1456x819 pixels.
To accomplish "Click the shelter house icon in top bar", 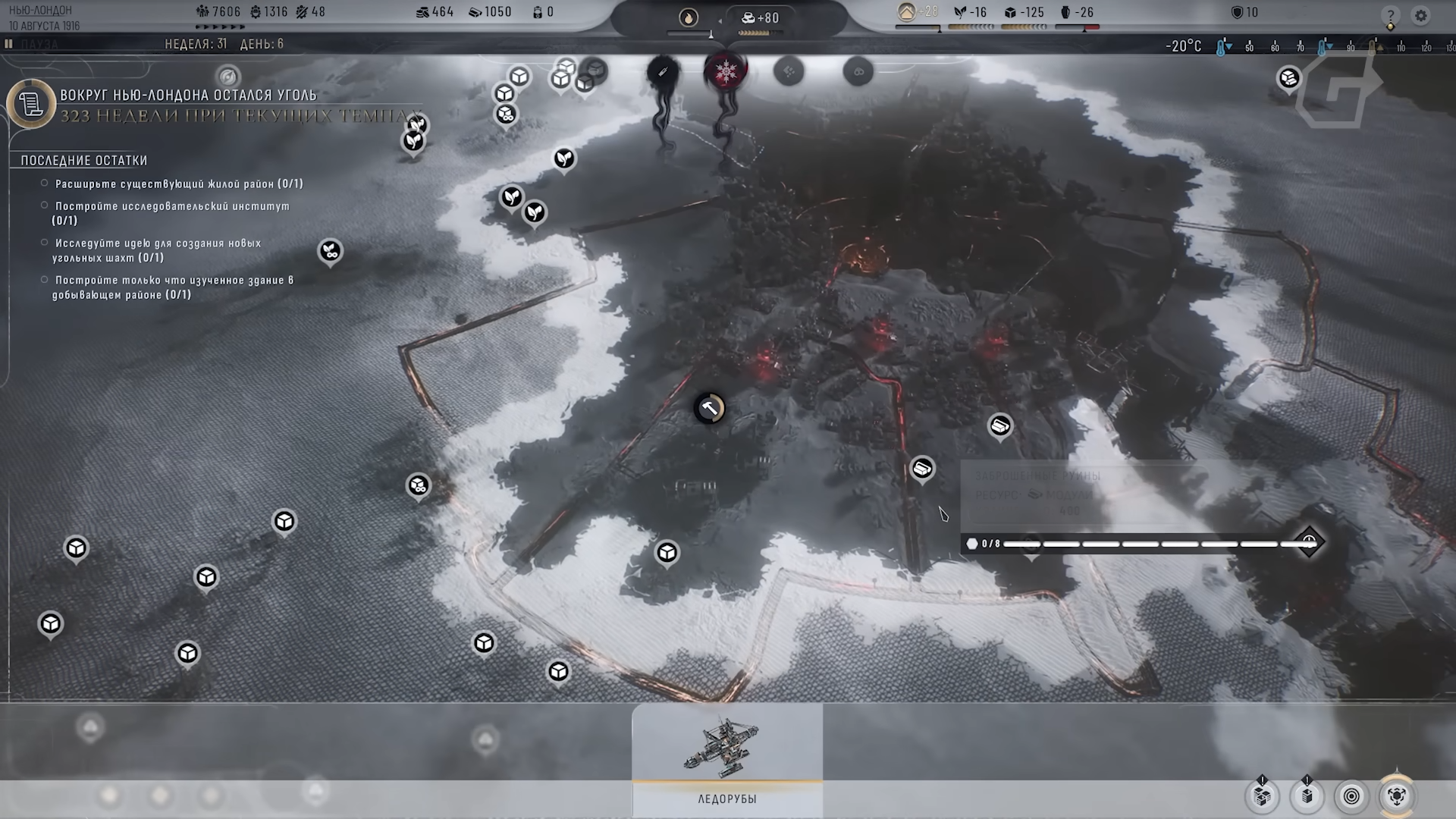I will point(907,12).
